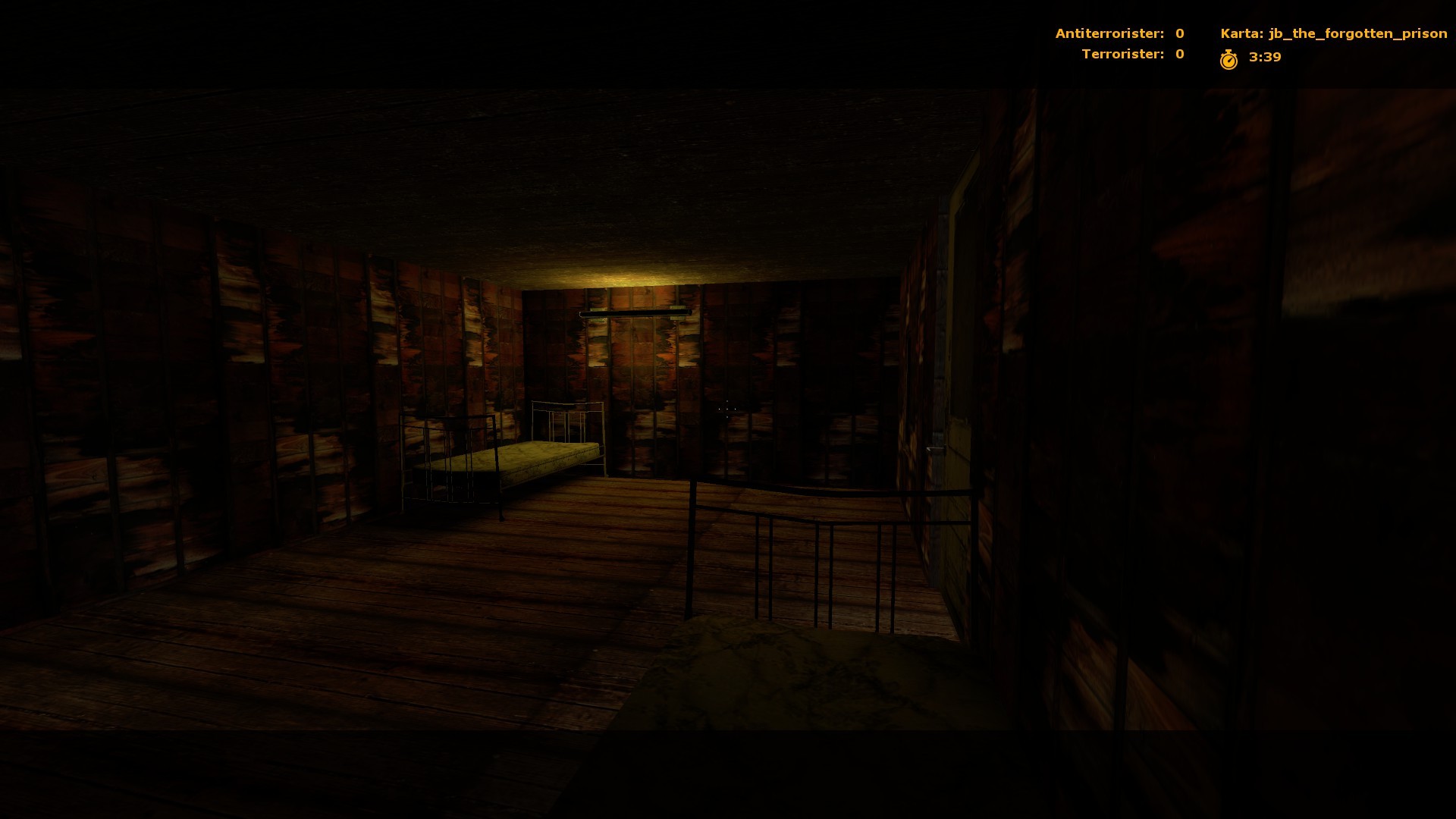Click the crosshair in screen center
Screen dimensions: 1456x819
click(x=726, y=409)
